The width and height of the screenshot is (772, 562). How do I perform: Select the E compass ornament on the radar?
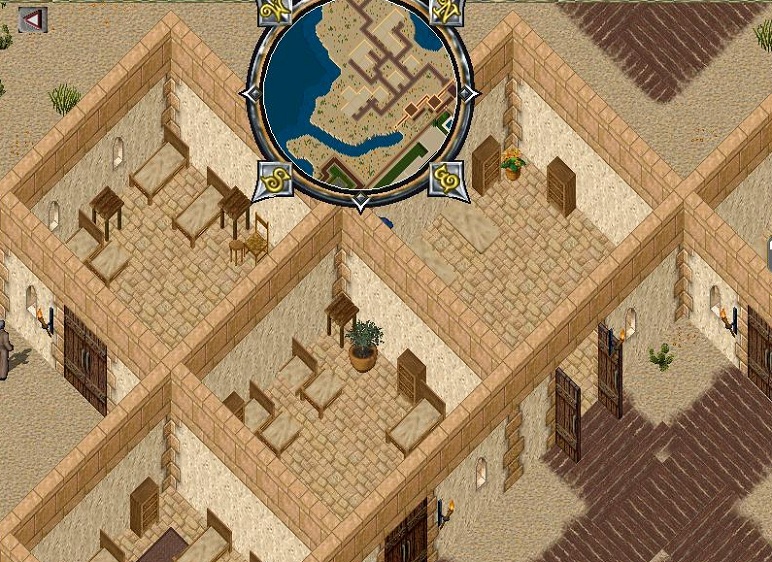pyautogui.click(x=447, y=180)
